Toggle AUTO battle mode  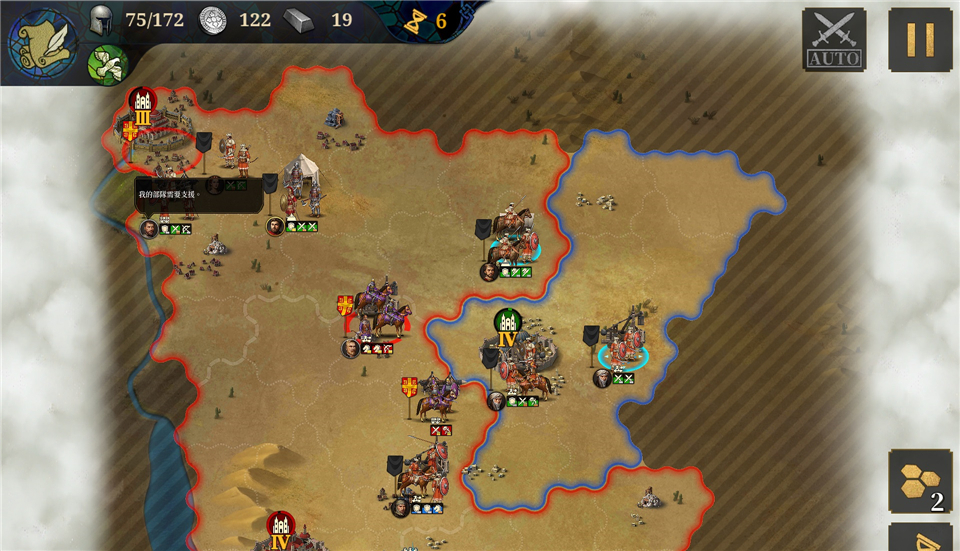pyautogui.click(x=834, y=40)
